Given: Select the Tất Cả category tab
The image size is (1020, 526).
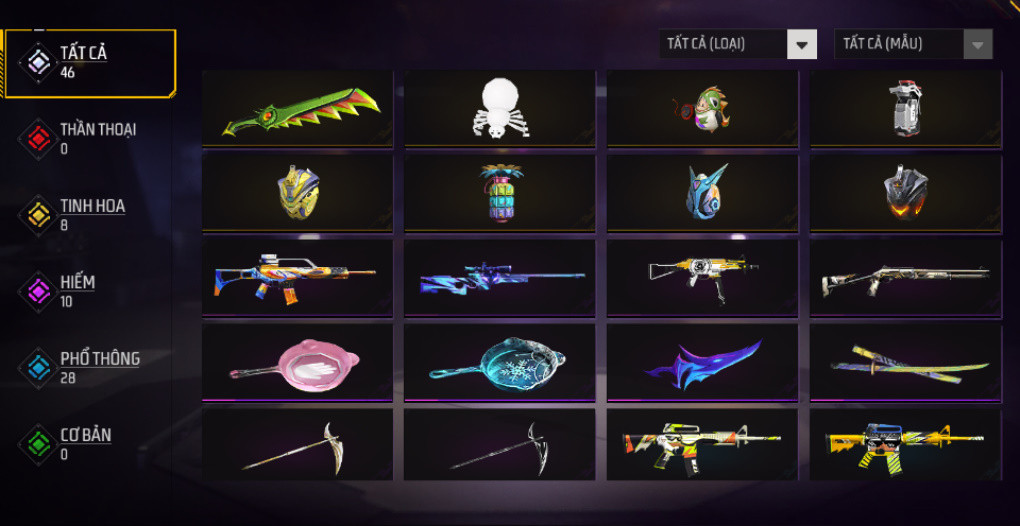Looking at the screenshot, I should [88, 63].
